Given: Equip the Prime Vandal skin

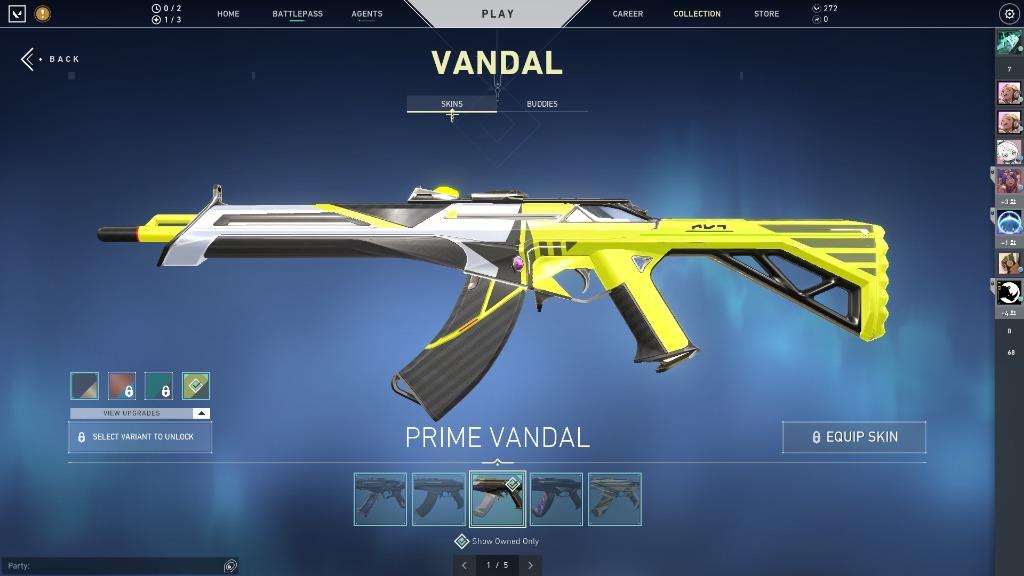Looking at the screenshot, I should [x=854, y=437].
